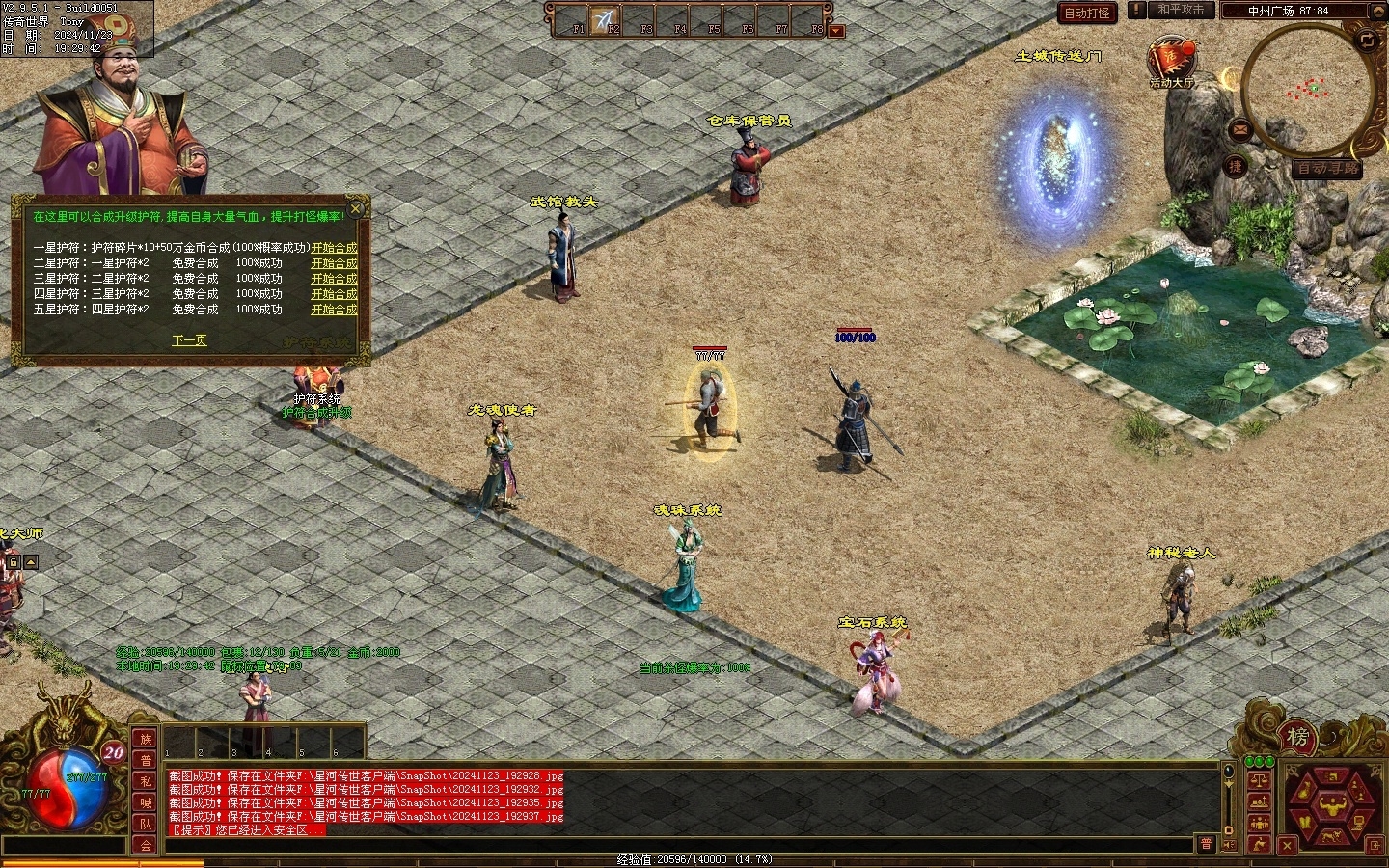This screenshot has height=868, width=1389.
Task: Start synthesis for the one-star amulet (一星护符)
Action: 334,248
